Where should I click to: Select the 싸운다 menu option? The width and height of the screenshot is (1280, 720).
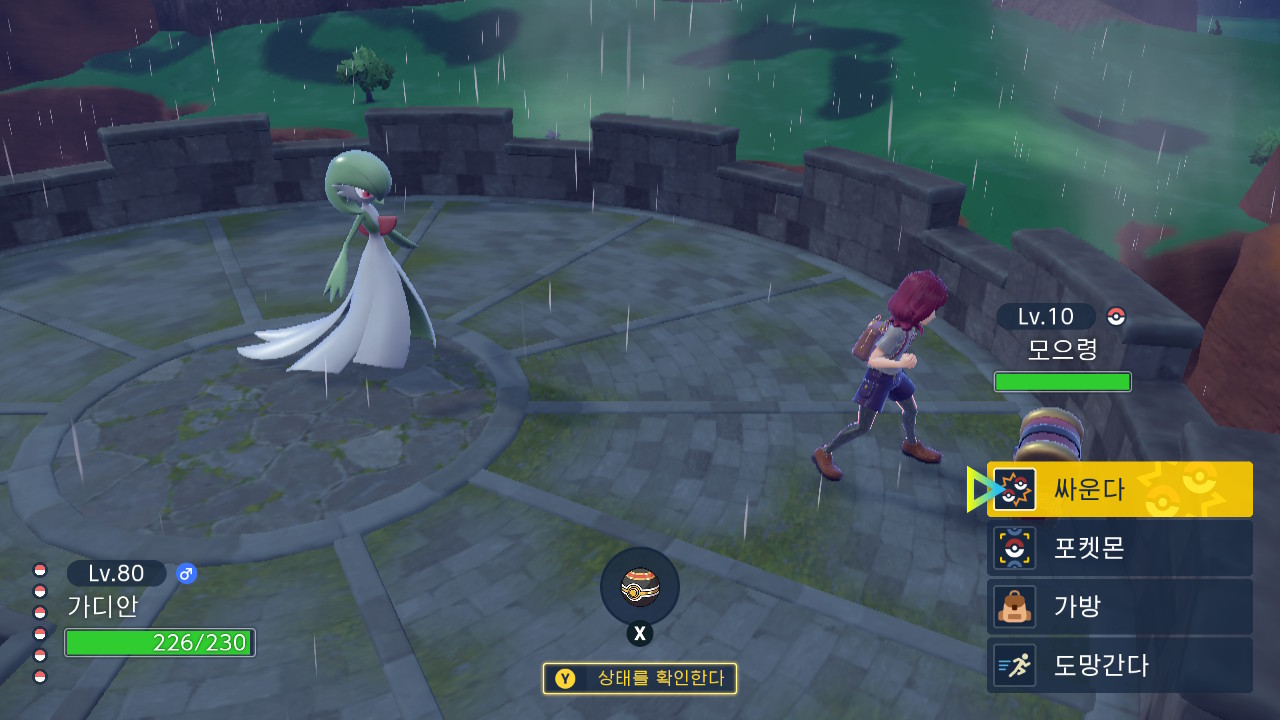pyautogui.click(x=1090, y=489)
